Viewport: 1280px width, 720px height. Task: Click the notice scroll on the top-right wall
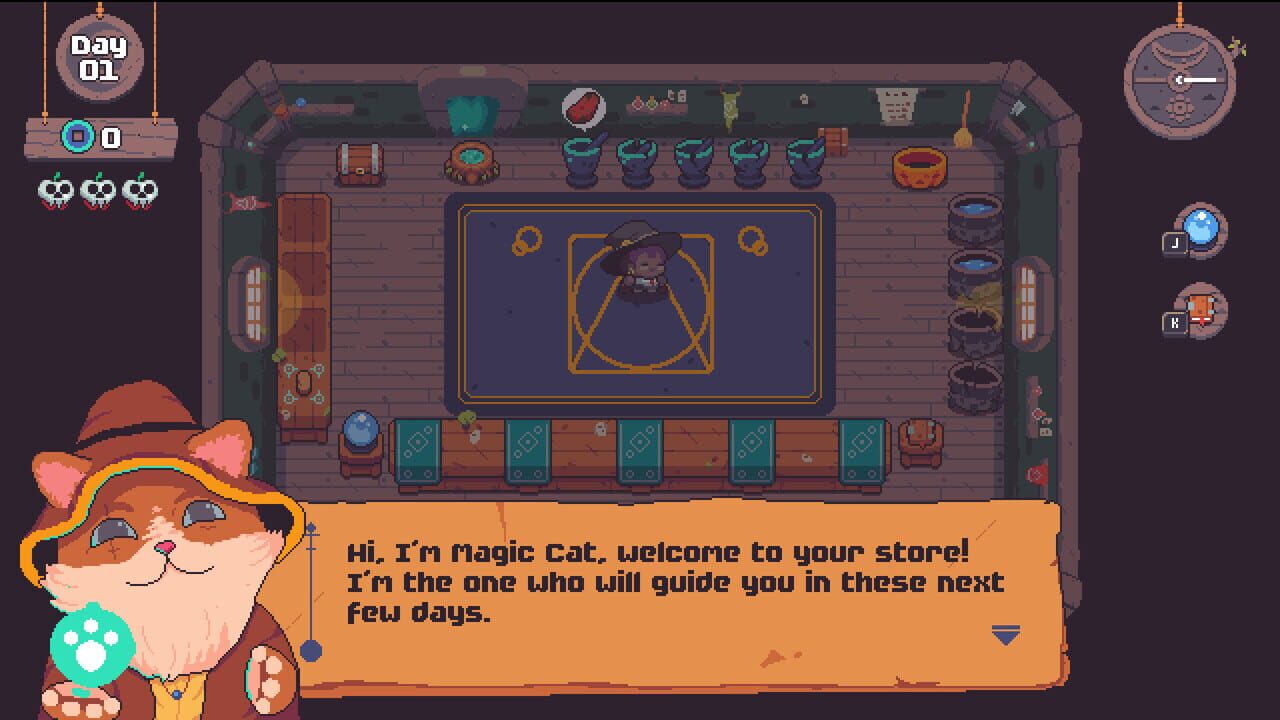coord(898,104)
